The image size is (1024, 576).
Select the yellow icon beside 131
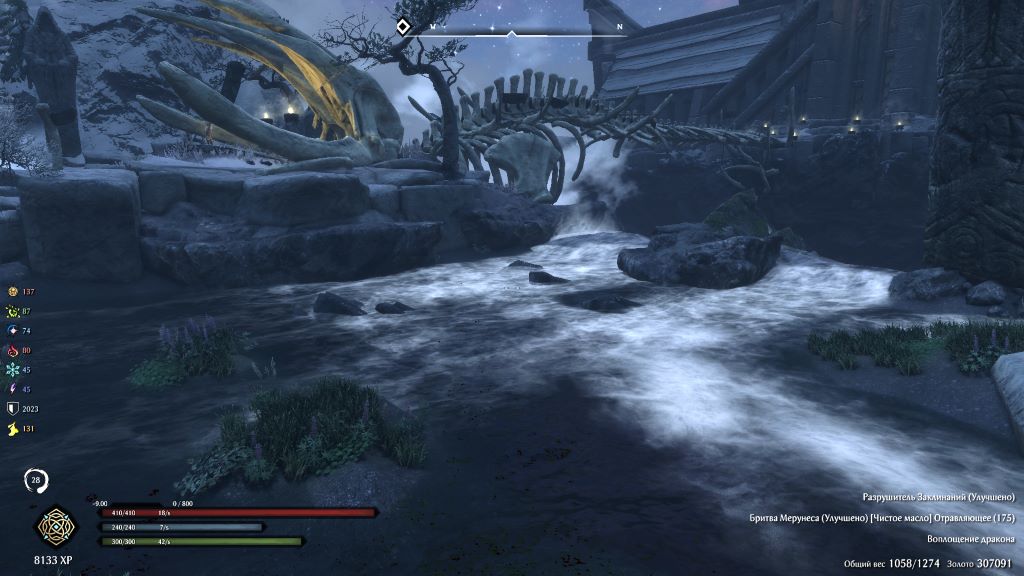13,428
